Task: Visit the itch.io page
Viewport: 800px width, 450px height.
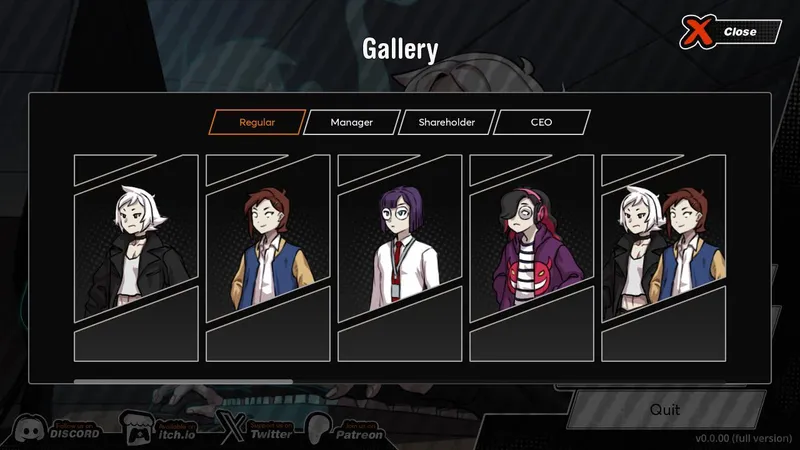Action: (x=158, y=430)
